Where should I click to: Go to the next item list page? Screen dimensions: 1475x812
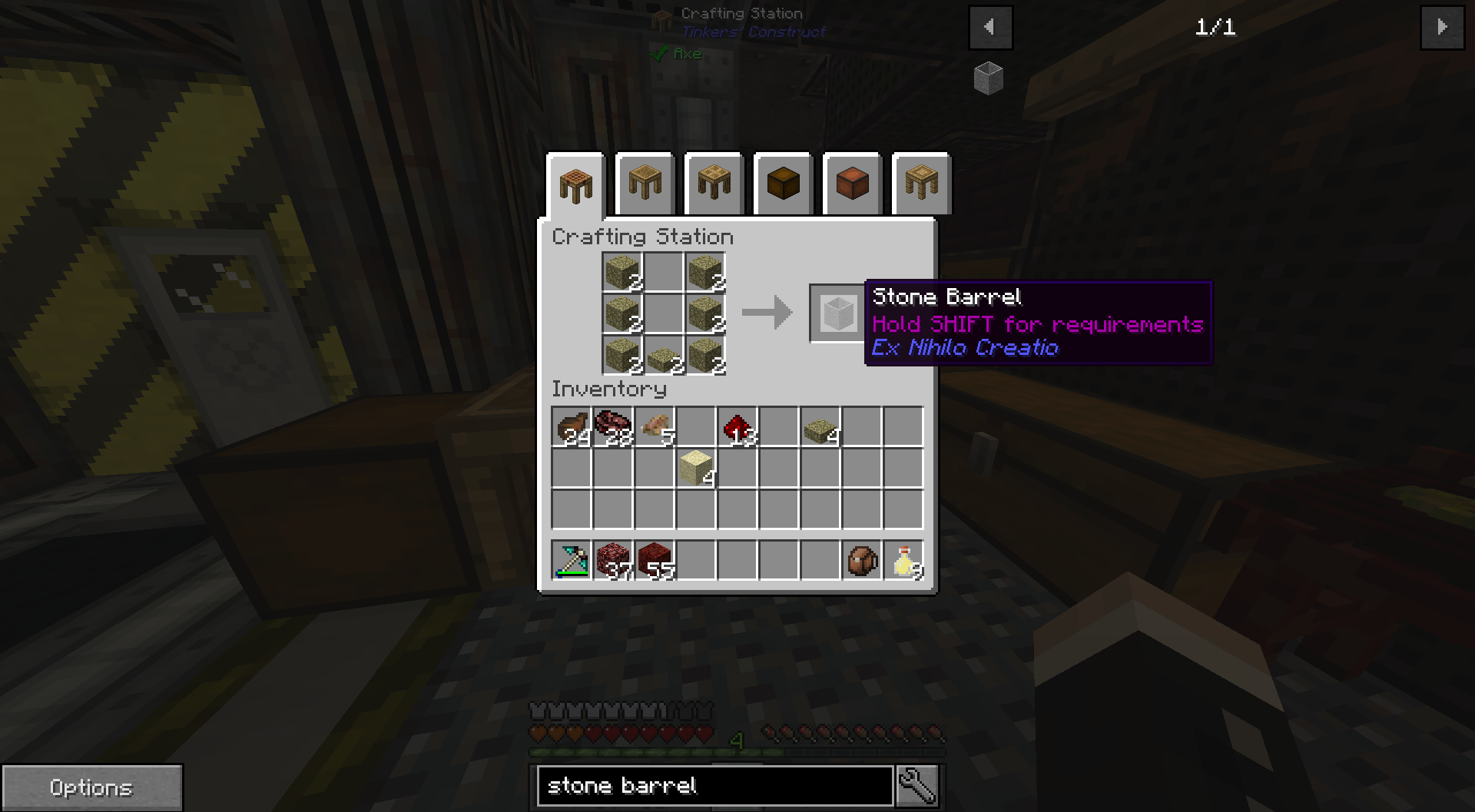coord(1442,28)
